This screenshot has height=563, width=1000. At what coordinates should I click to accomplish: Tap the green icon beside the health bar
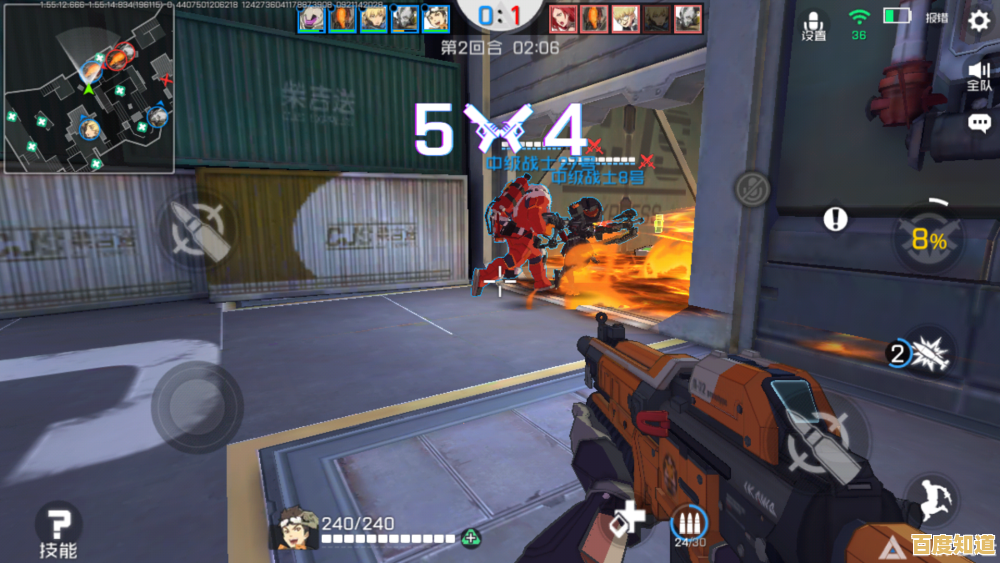click(x=469, y=538)
